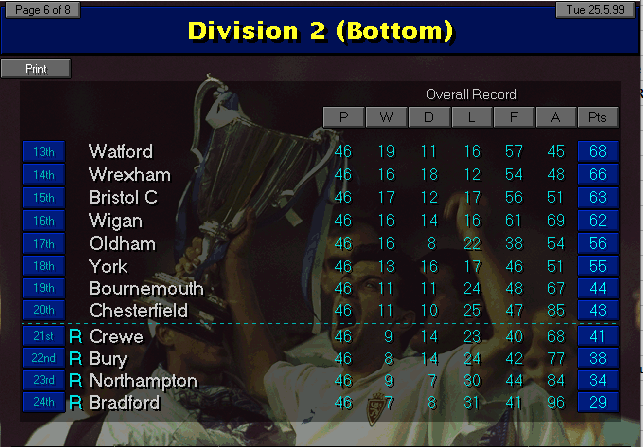
Task: Select the W column header
Action: pyautogui.click(x=386, y=118)
